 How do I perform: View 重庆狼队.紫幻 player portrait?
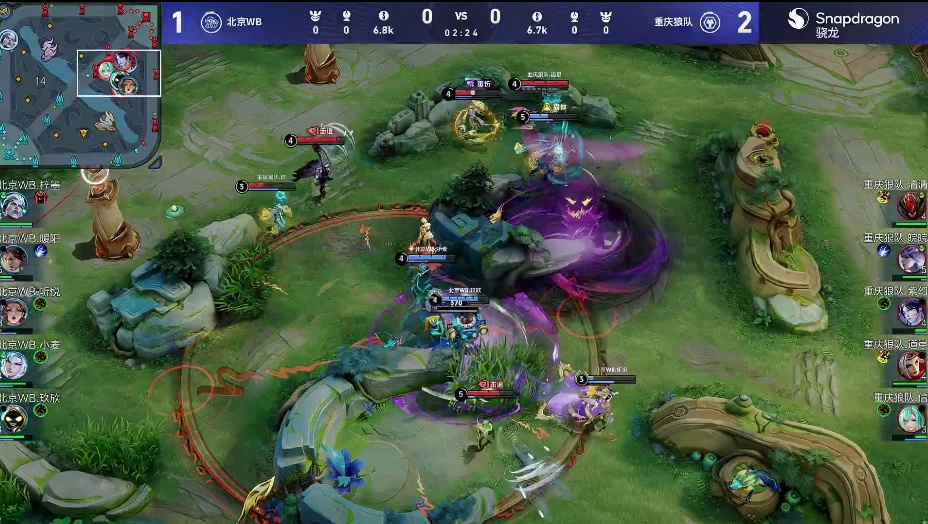pos(911,312)
